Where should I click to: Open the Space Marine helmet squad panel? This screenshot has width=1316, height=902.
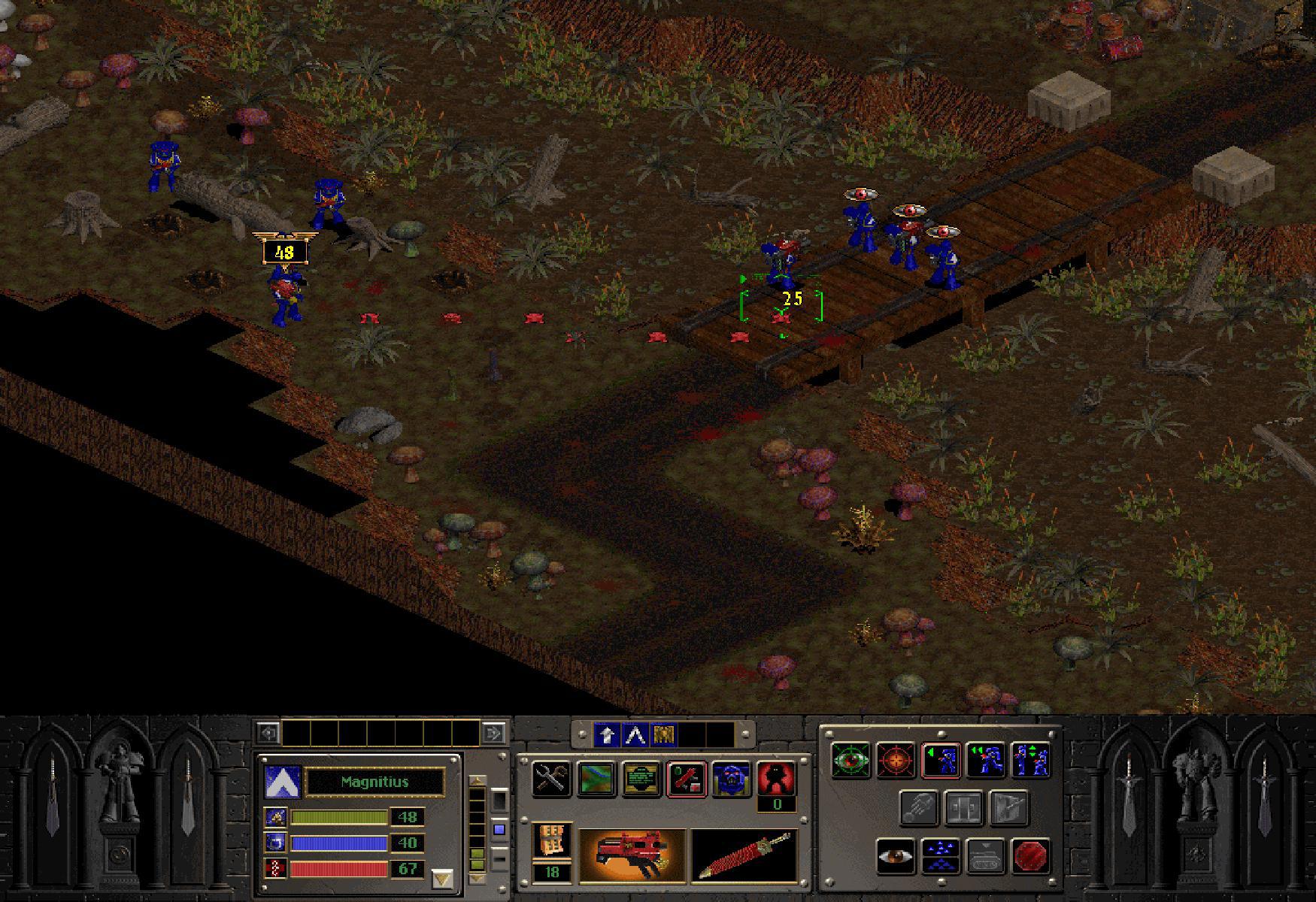tap(730, 777)
